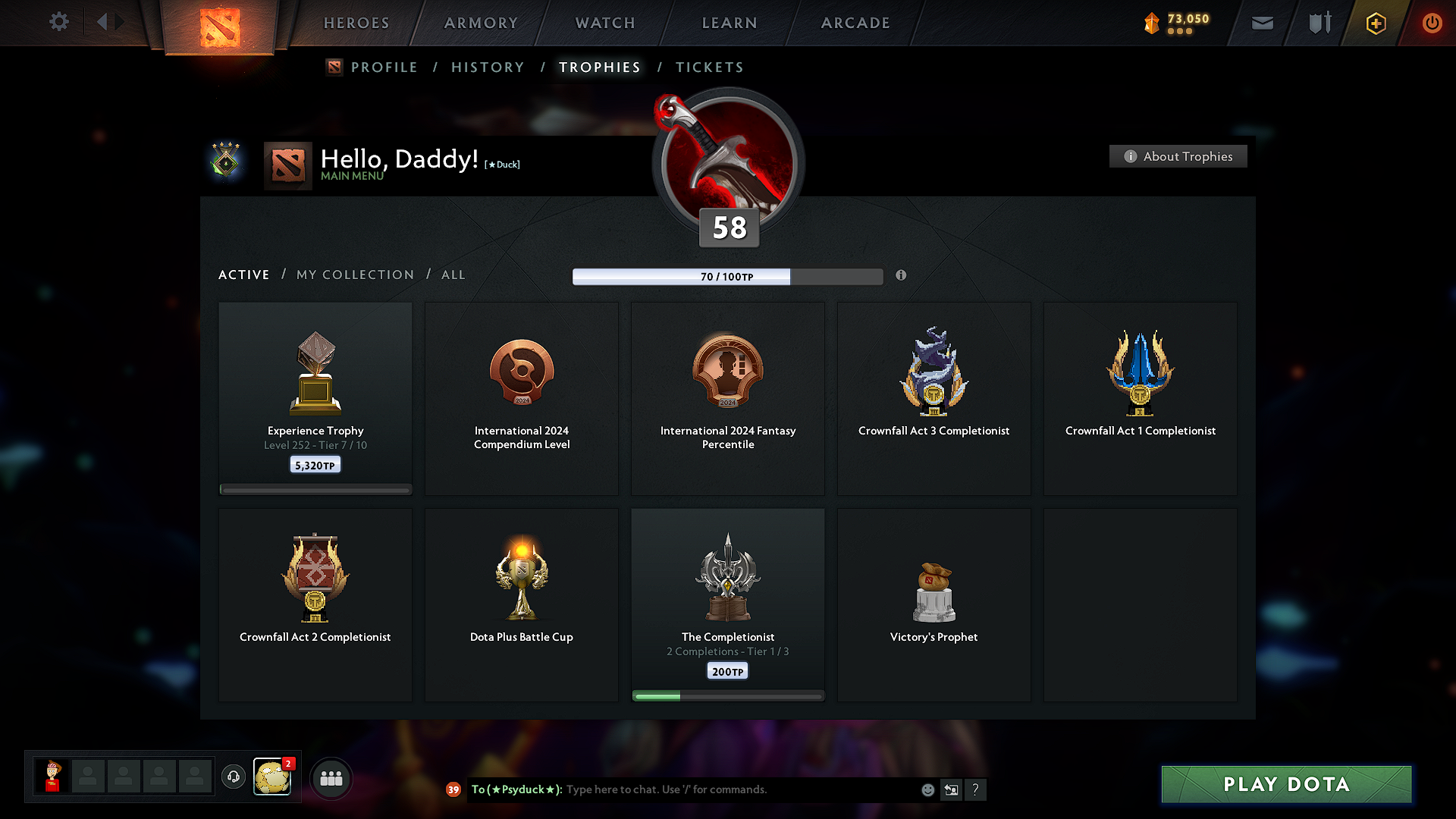
Task: Switch to the MY COLLECTION filter
Action: coord(354,275)
